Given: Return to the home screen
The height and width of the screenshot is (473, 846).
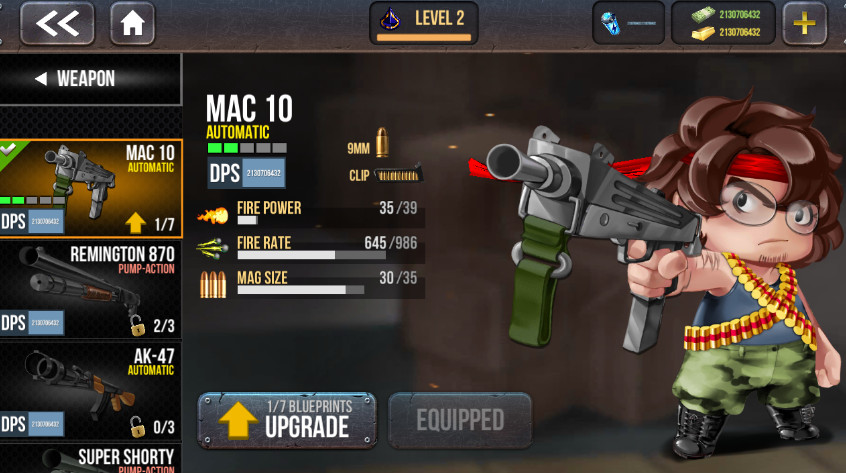Looking at the screenshot, I should pos(132,23).
